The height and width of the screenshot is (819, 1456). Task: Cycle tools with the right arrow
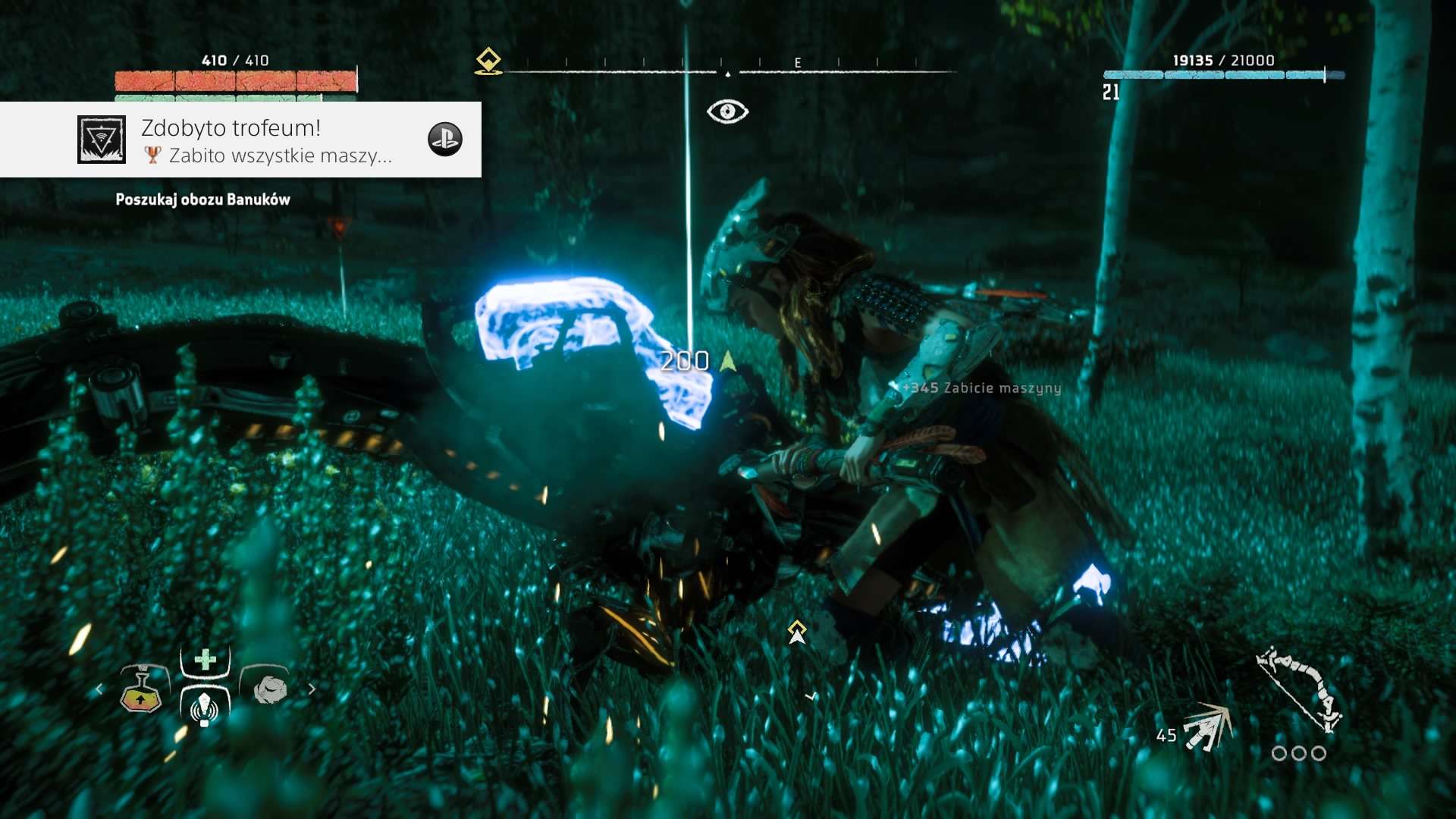click(x=312, y=689)
